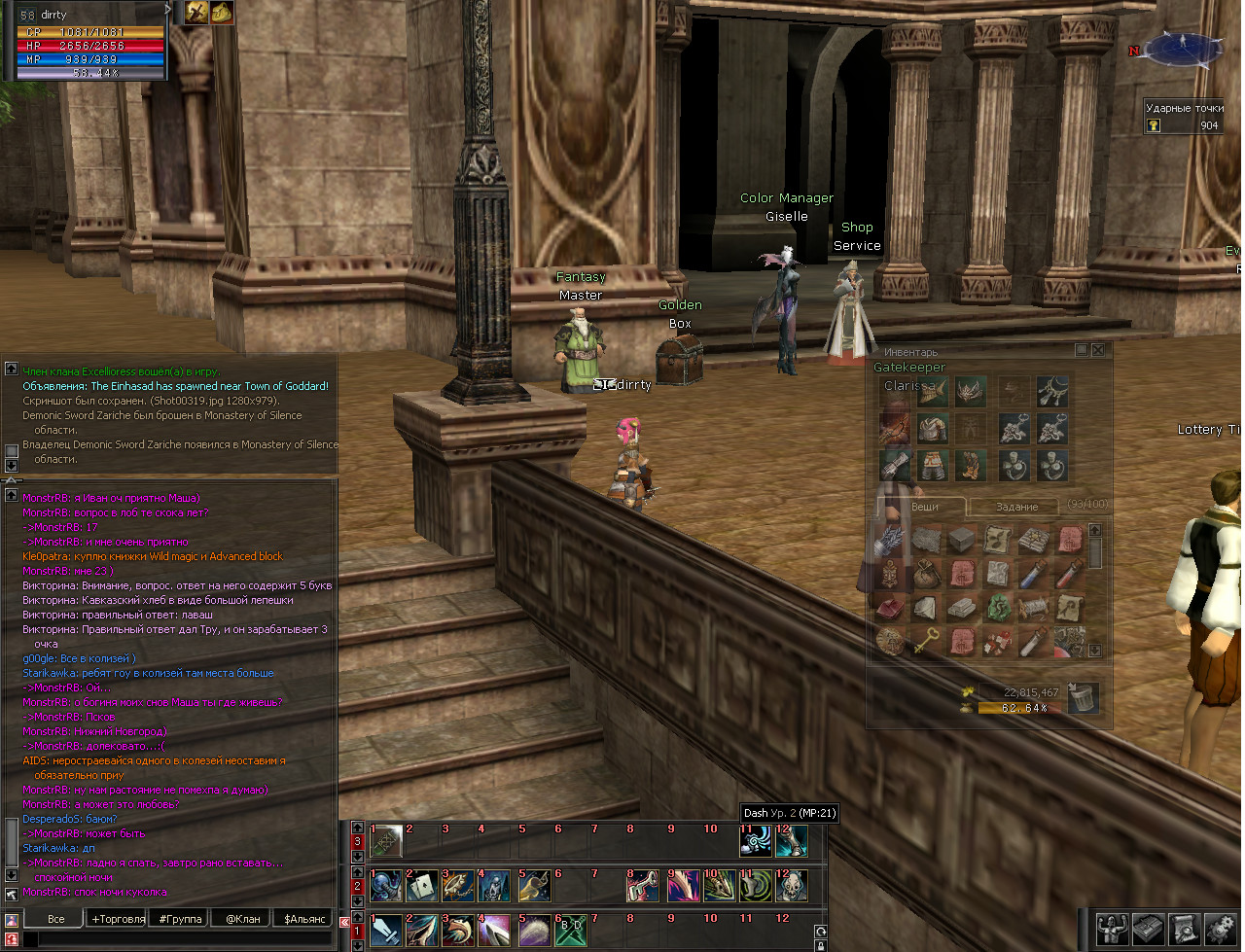Switch to the Задание inventory tab
The height and width of the screenshot is (952, 1245).
(x=1016, y=507)
